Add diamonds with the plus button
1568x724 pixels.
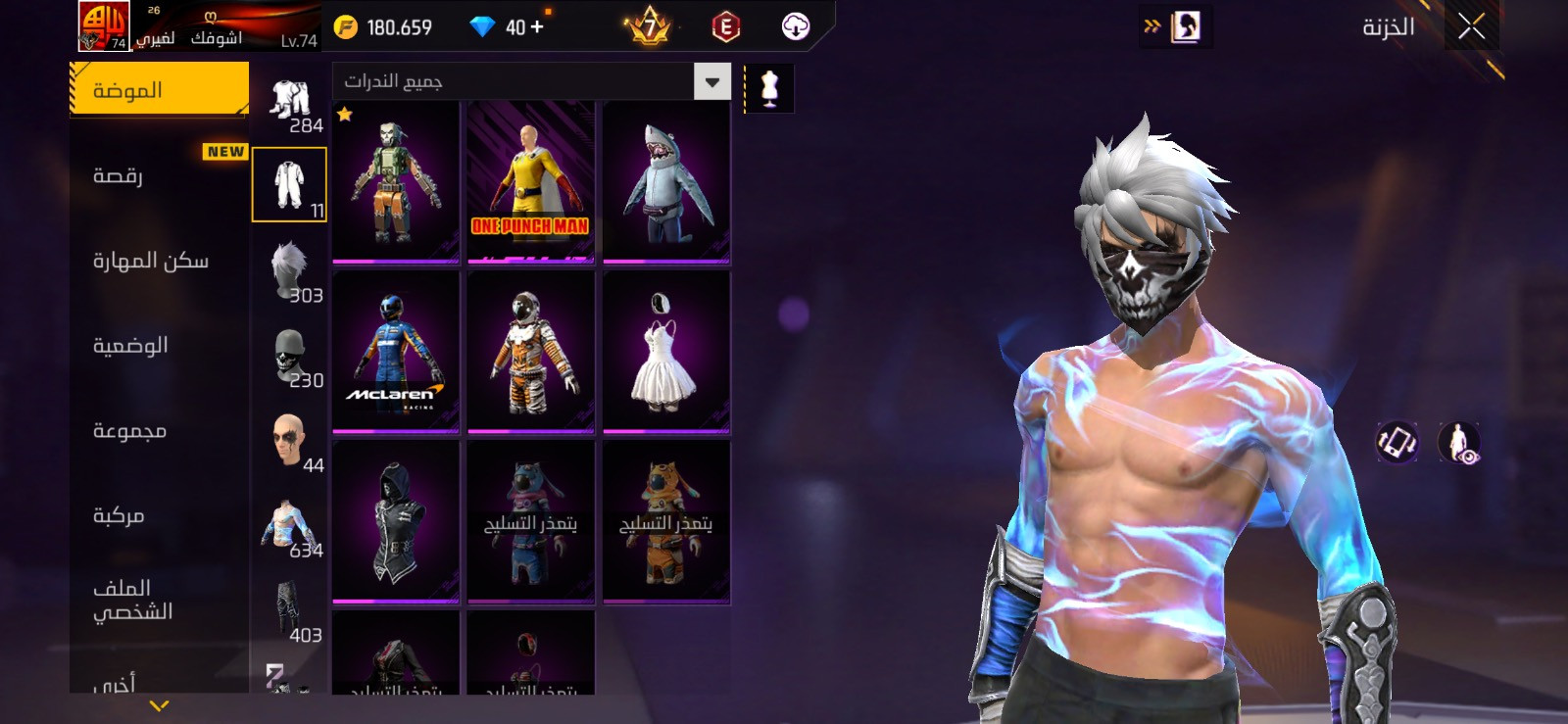point(537,26)
